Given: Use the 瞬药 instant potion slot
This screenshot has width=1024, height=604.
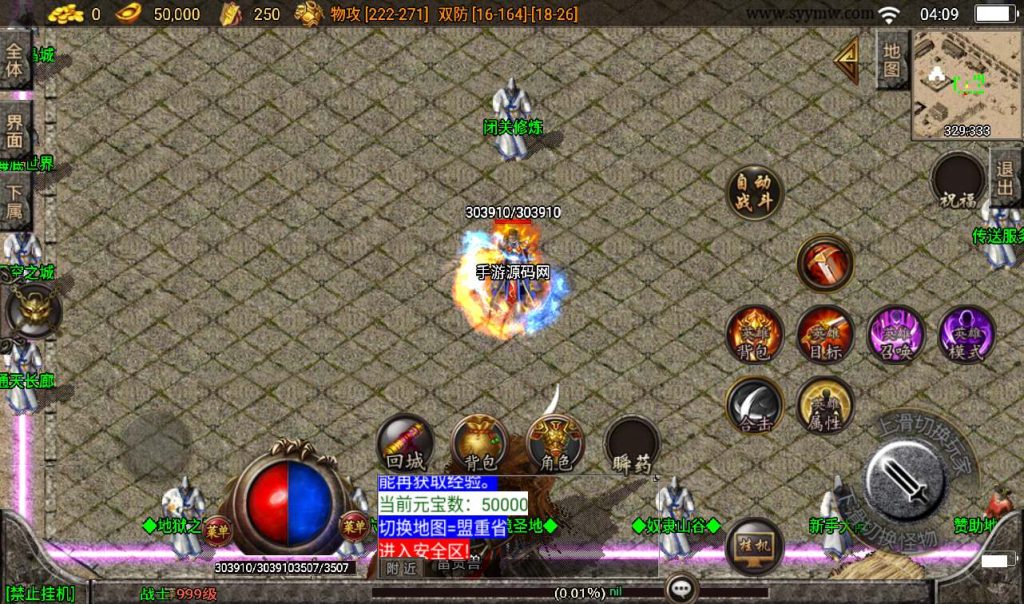Looking at the screenshot, I should (x=633, y=445).
